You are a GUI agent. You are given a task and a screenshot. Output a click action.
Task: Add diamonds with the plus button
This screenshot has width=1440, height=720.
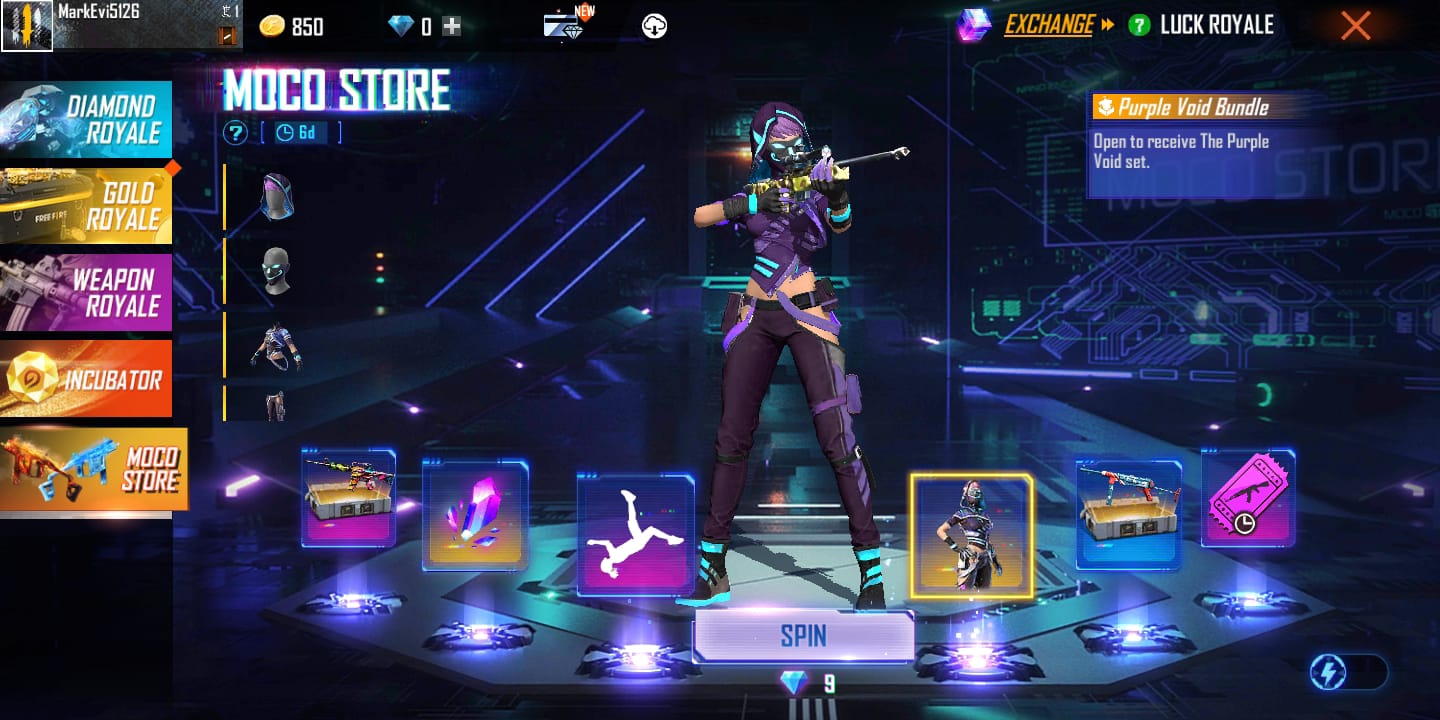coord(452,27)
